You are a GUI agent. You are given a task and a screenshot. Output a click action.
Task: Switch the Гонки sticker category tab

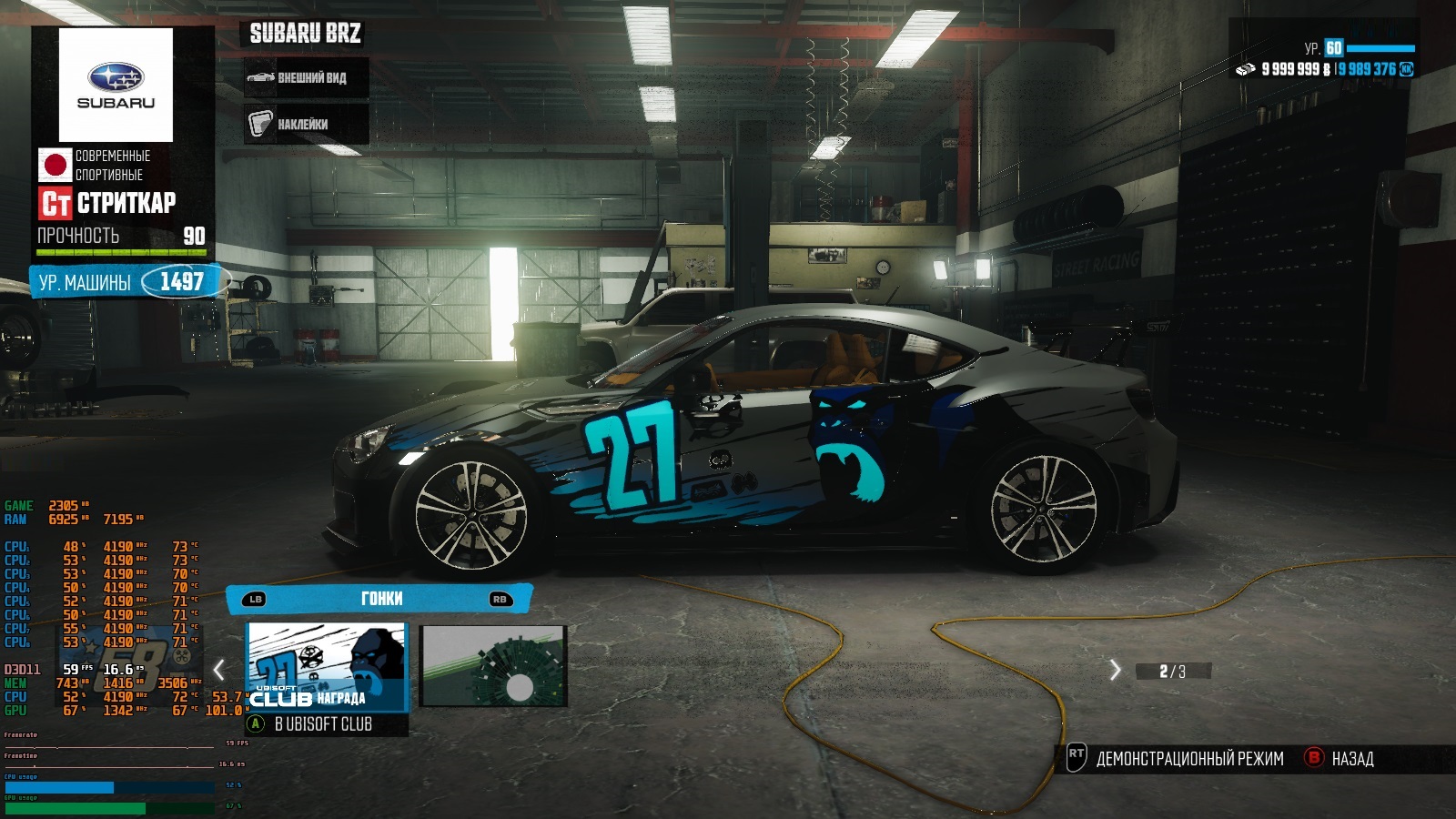[379, 599]
